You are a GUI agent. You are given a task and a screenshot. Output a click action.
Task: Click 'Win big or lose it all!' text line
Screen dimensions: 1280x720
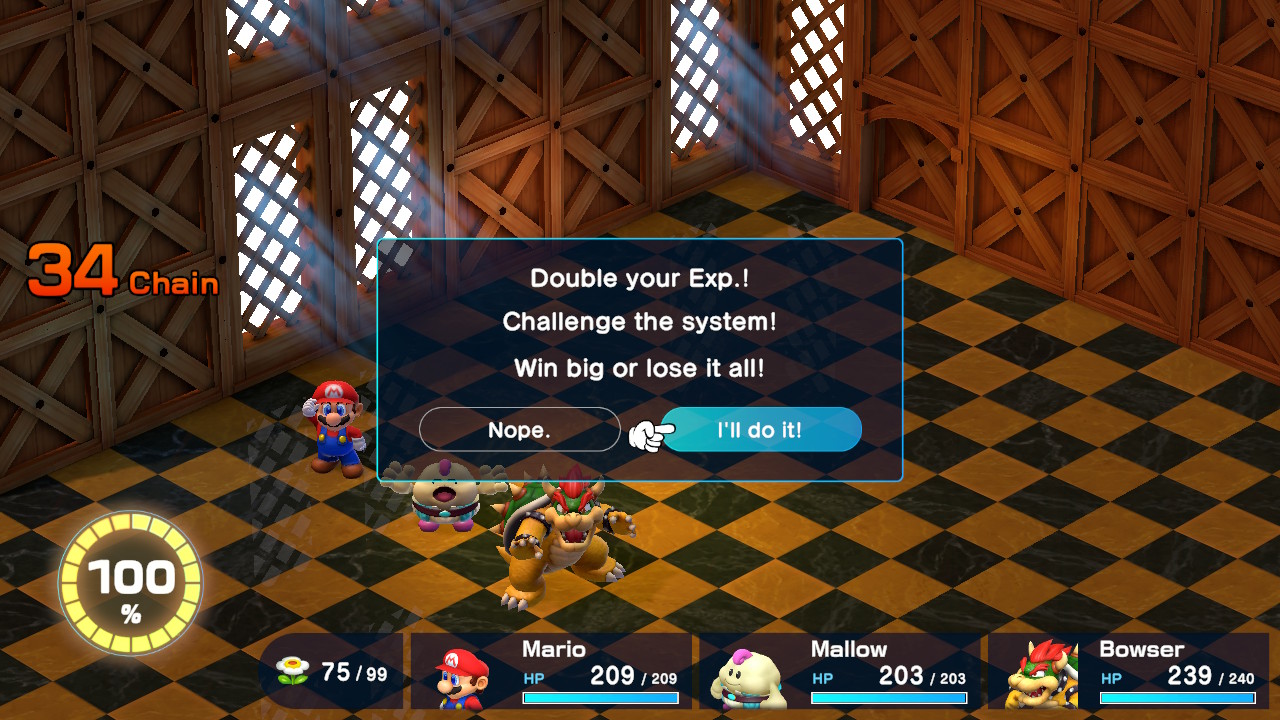click(x=638, y=368)
